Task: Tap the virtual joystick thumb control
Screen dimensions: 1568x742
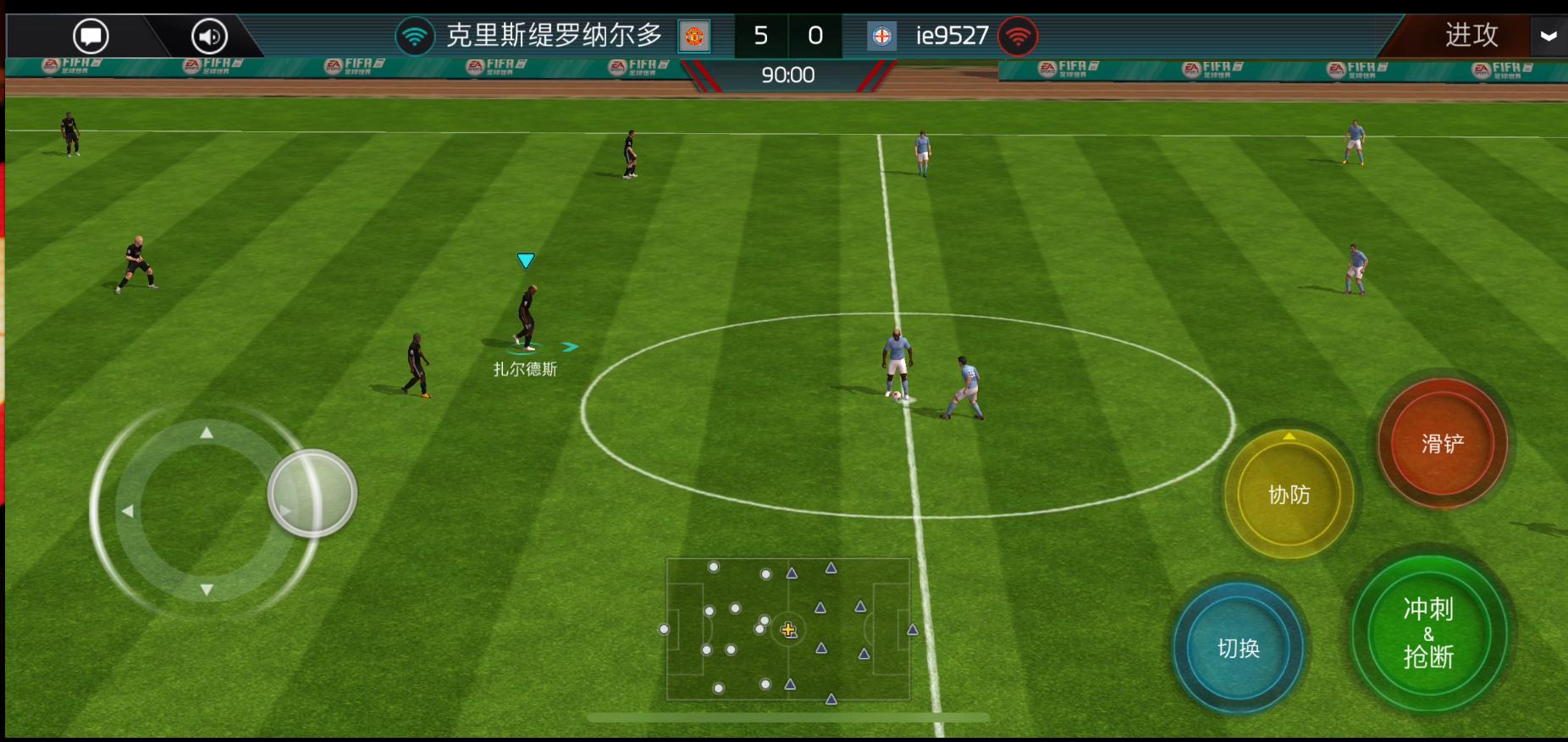Action: click(x=312, y=490)
